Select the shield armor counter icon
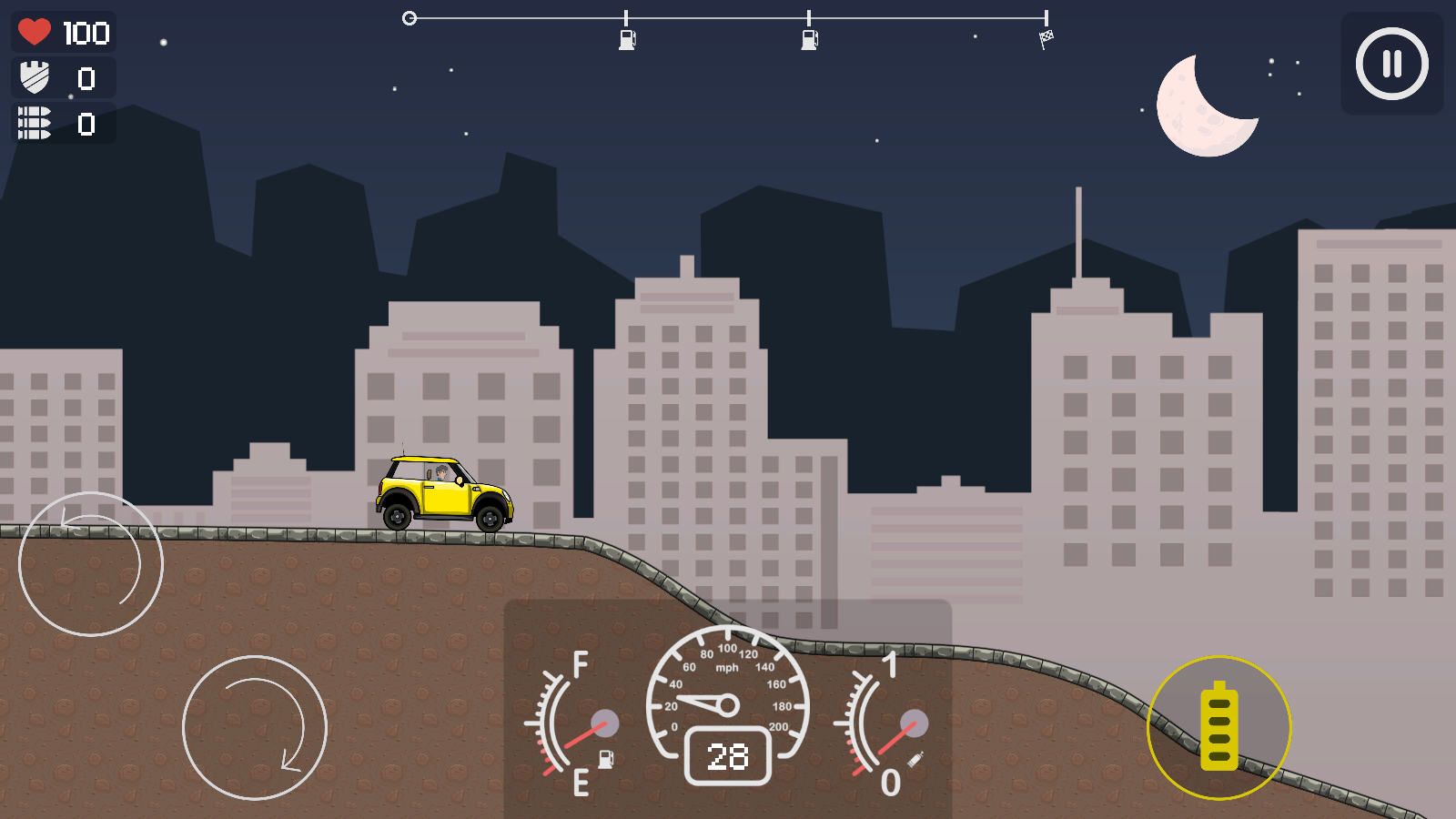1456x819 pixels. [x=35, y=78]
